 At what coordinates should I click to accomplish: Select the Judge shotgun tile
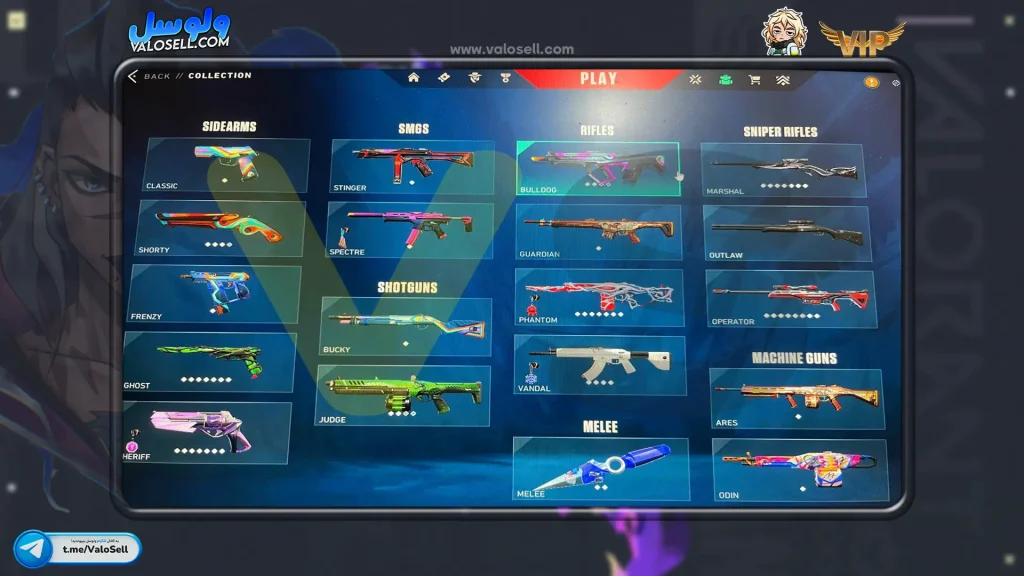point(404,395)
